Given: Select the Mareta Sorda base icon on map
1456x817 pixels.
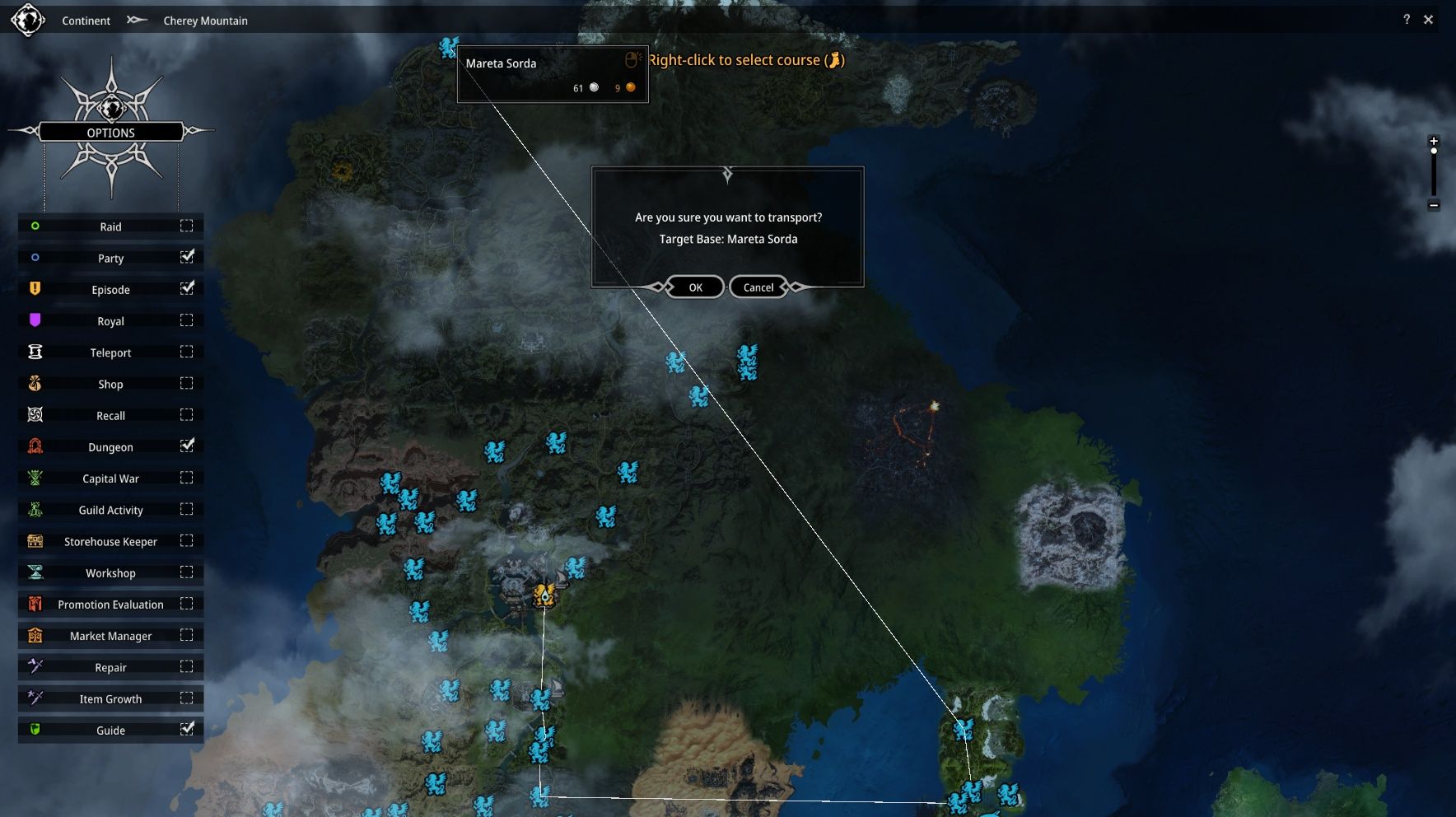Looking at the screenshot, I should [447, 49].
